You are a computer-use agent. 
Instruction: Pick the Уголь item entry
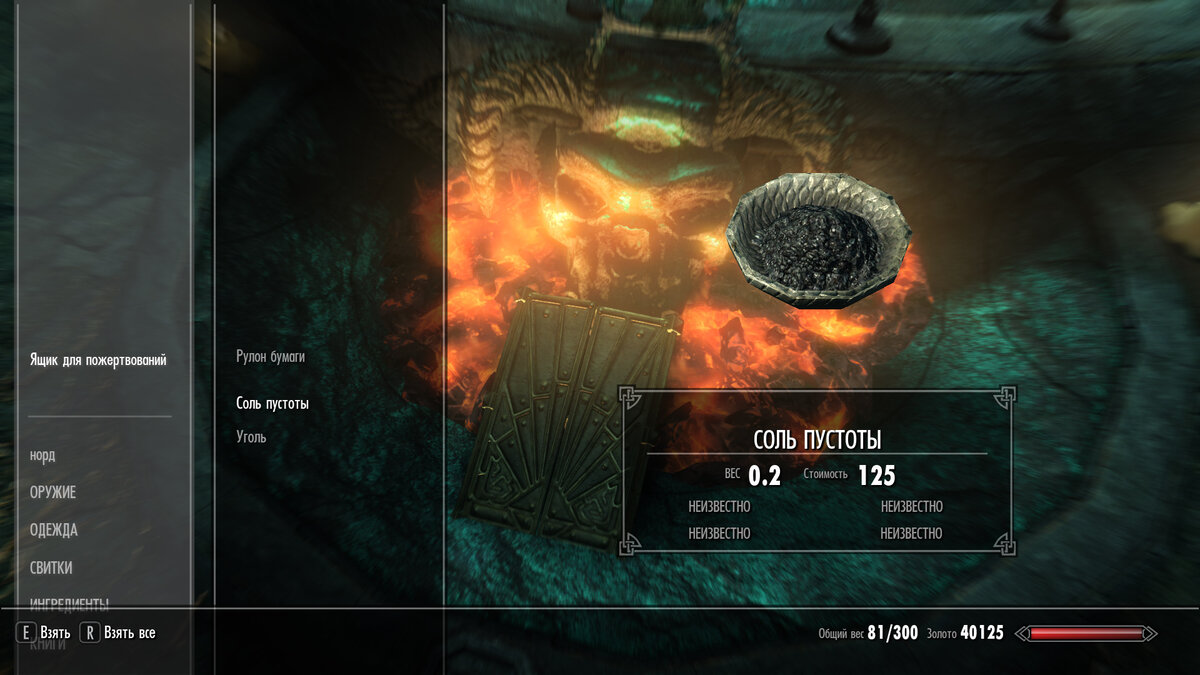click(251, 437)
